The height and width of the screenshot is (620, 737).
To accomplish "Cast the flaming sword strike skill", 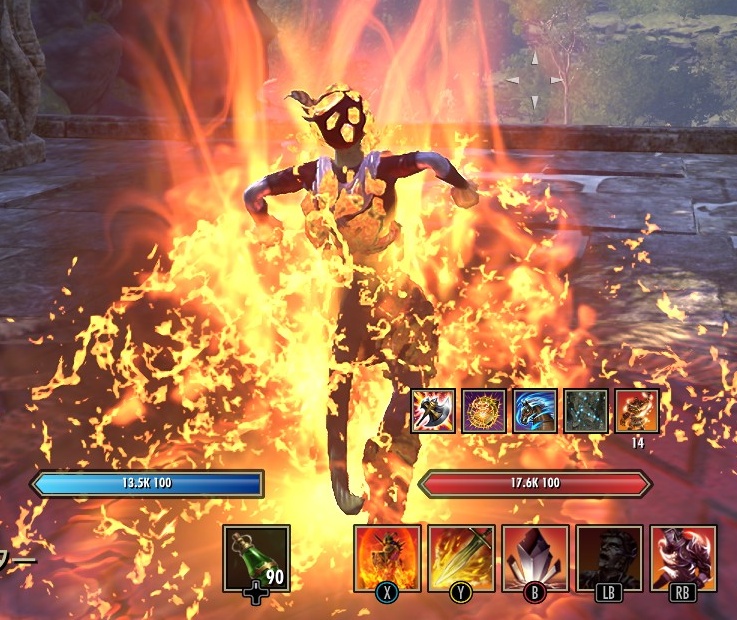I will pos(461,557).
